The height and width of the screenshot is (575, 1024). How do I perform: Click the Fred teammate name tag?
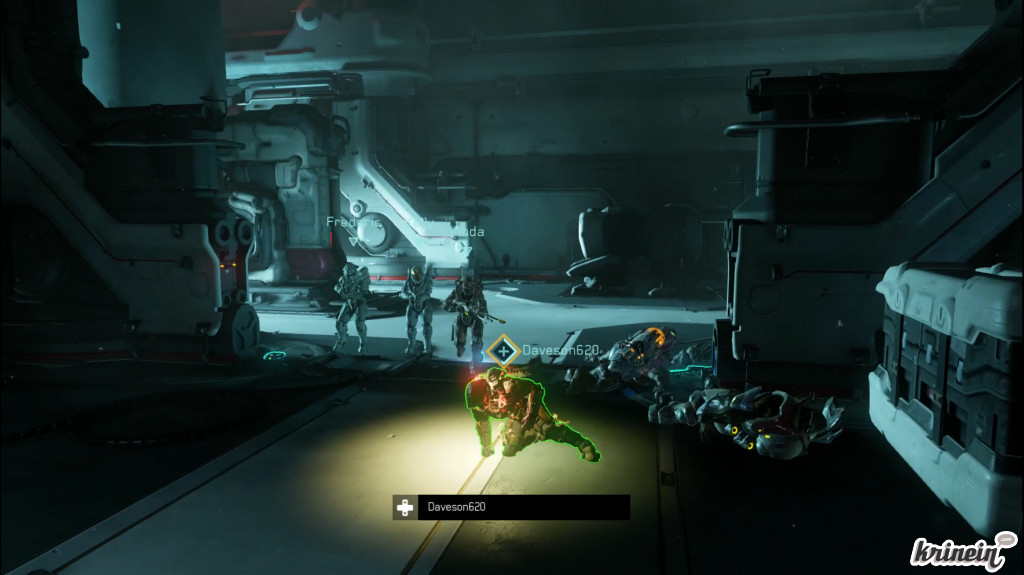point(340,222)
